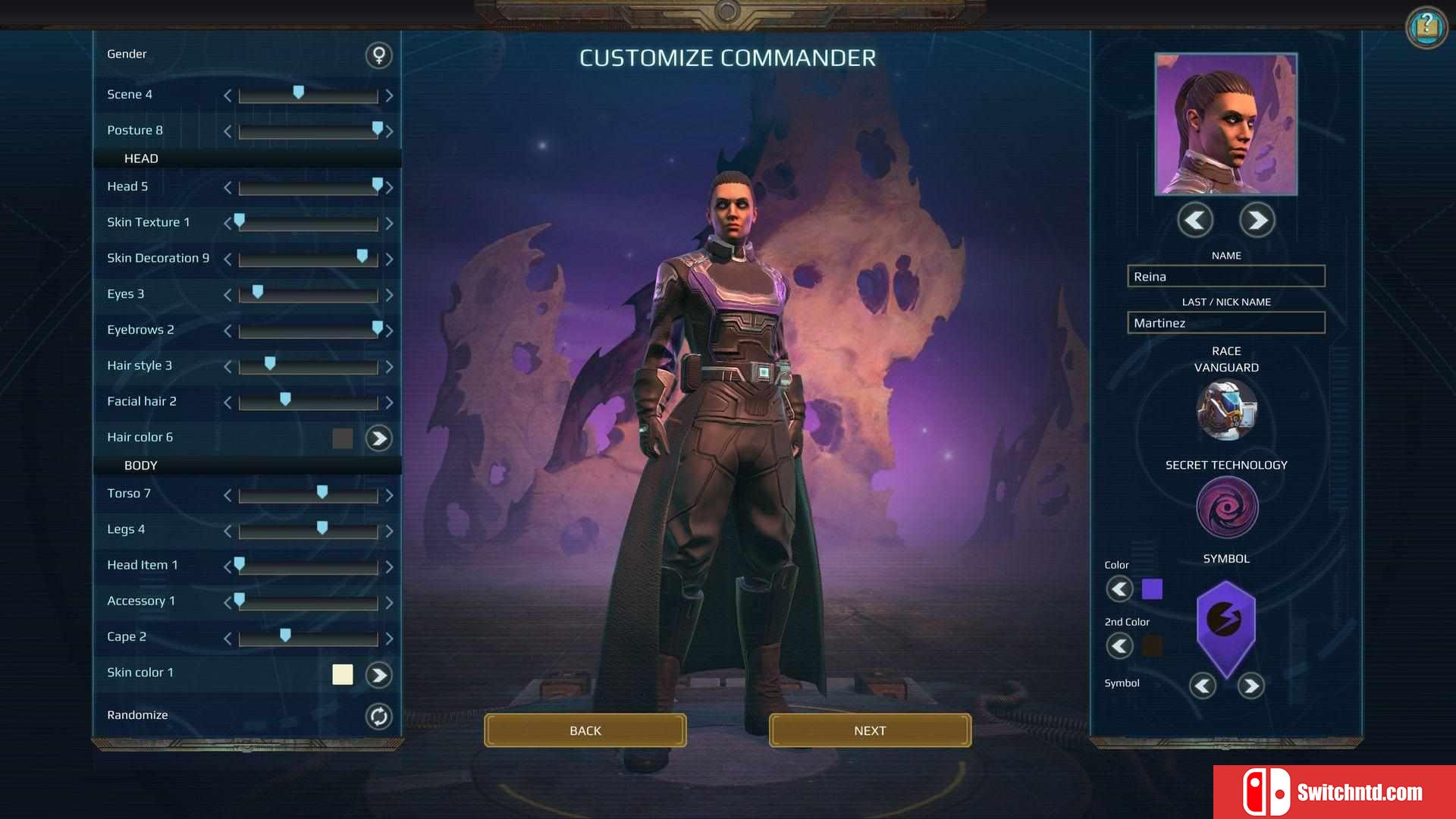Edit the Last / Nick Name field
This screenshot has height=819, width=1456.
1225,323
